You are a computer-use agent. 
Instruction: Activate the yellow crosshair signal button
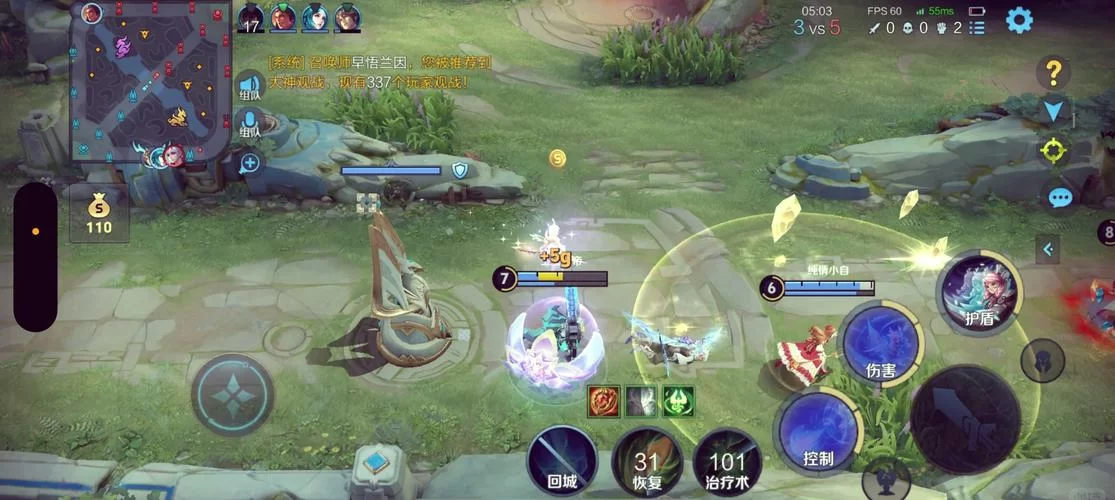click(x=1053, y=152)
